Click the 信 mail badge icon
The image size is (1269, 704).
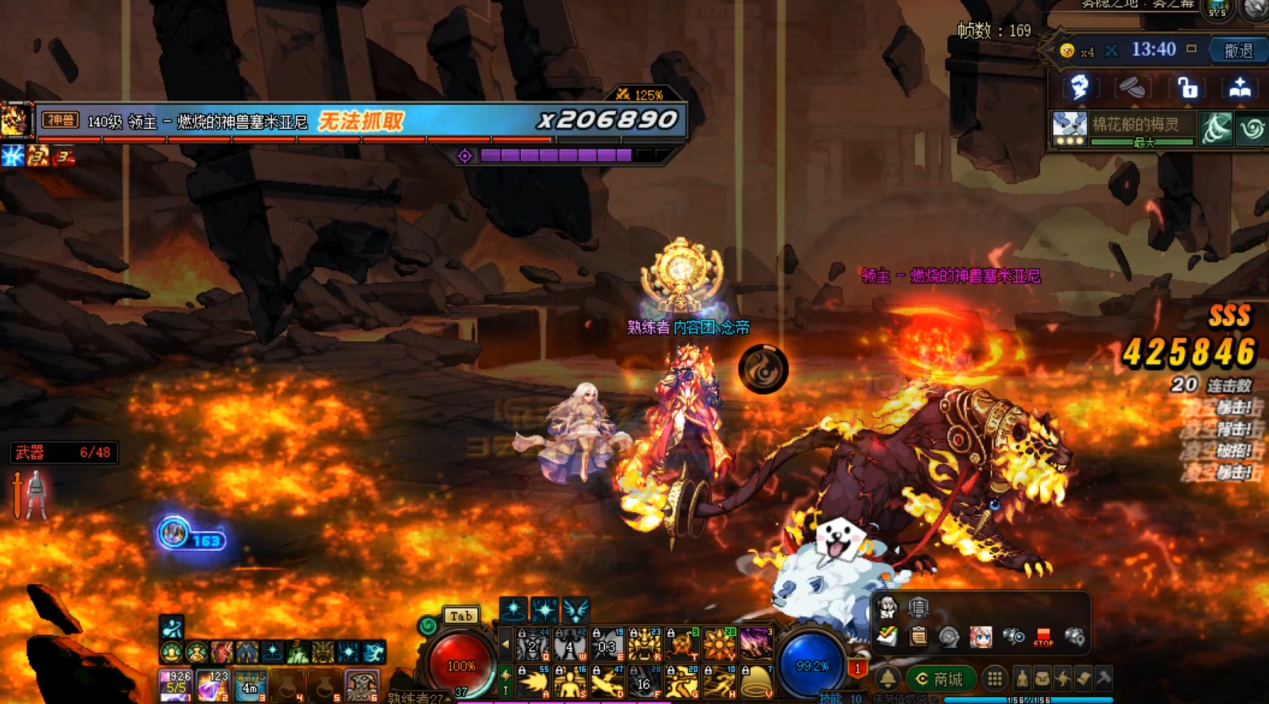click(917, 607)
